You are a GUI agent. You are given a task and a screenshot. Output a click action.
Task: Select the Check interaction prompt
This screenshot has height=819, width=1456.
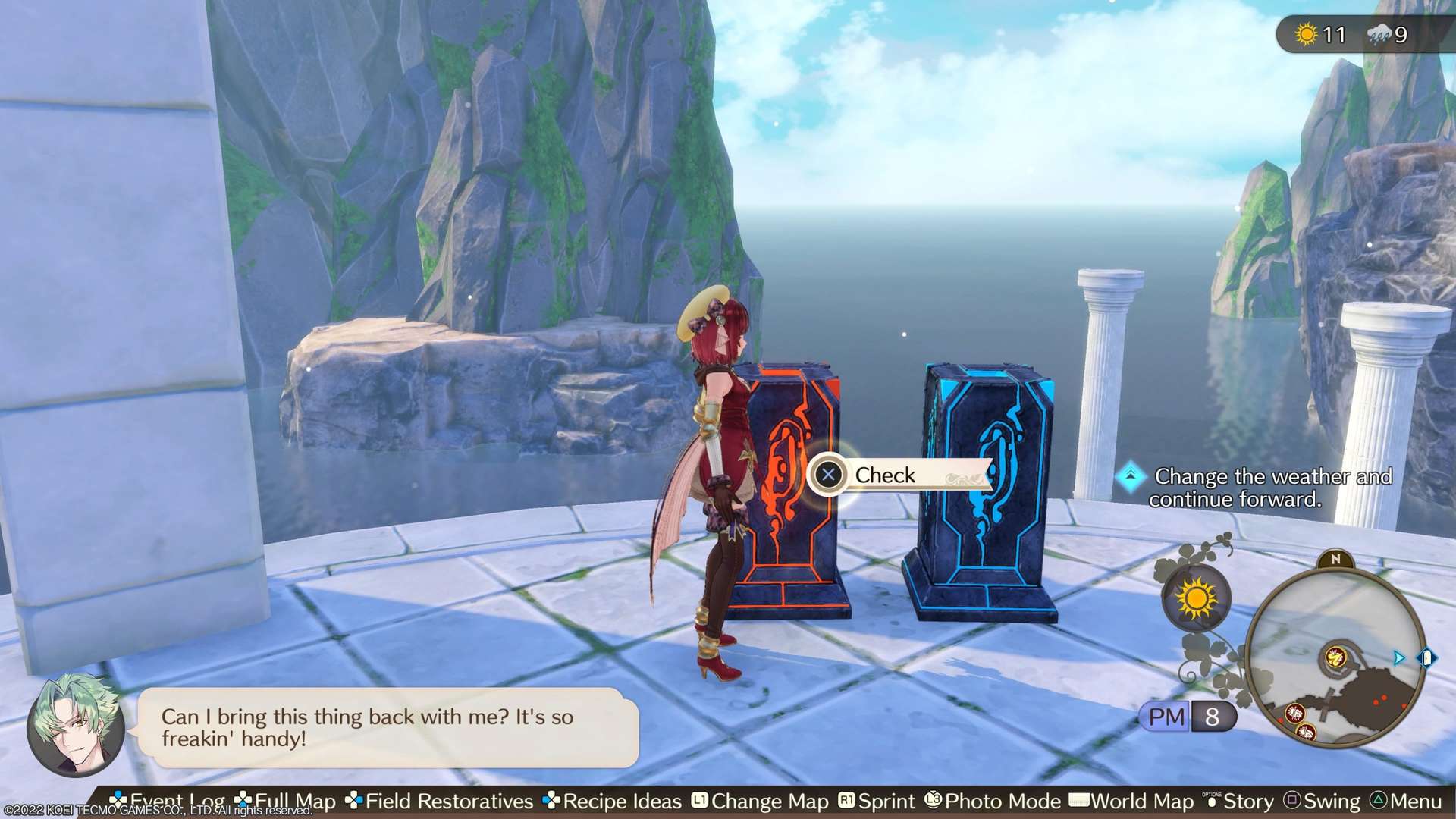(x=899, y=475)
